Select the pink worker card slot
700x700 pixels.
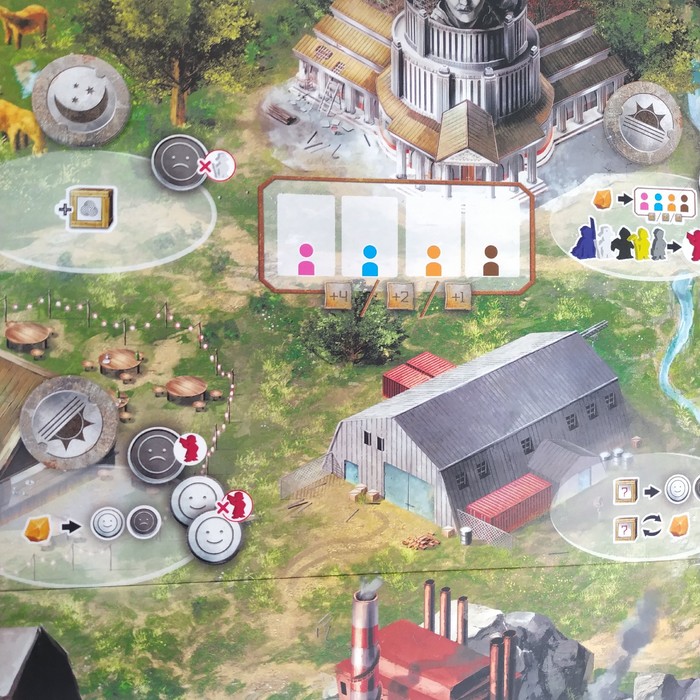pyautogui.click(x=306, y=238)
